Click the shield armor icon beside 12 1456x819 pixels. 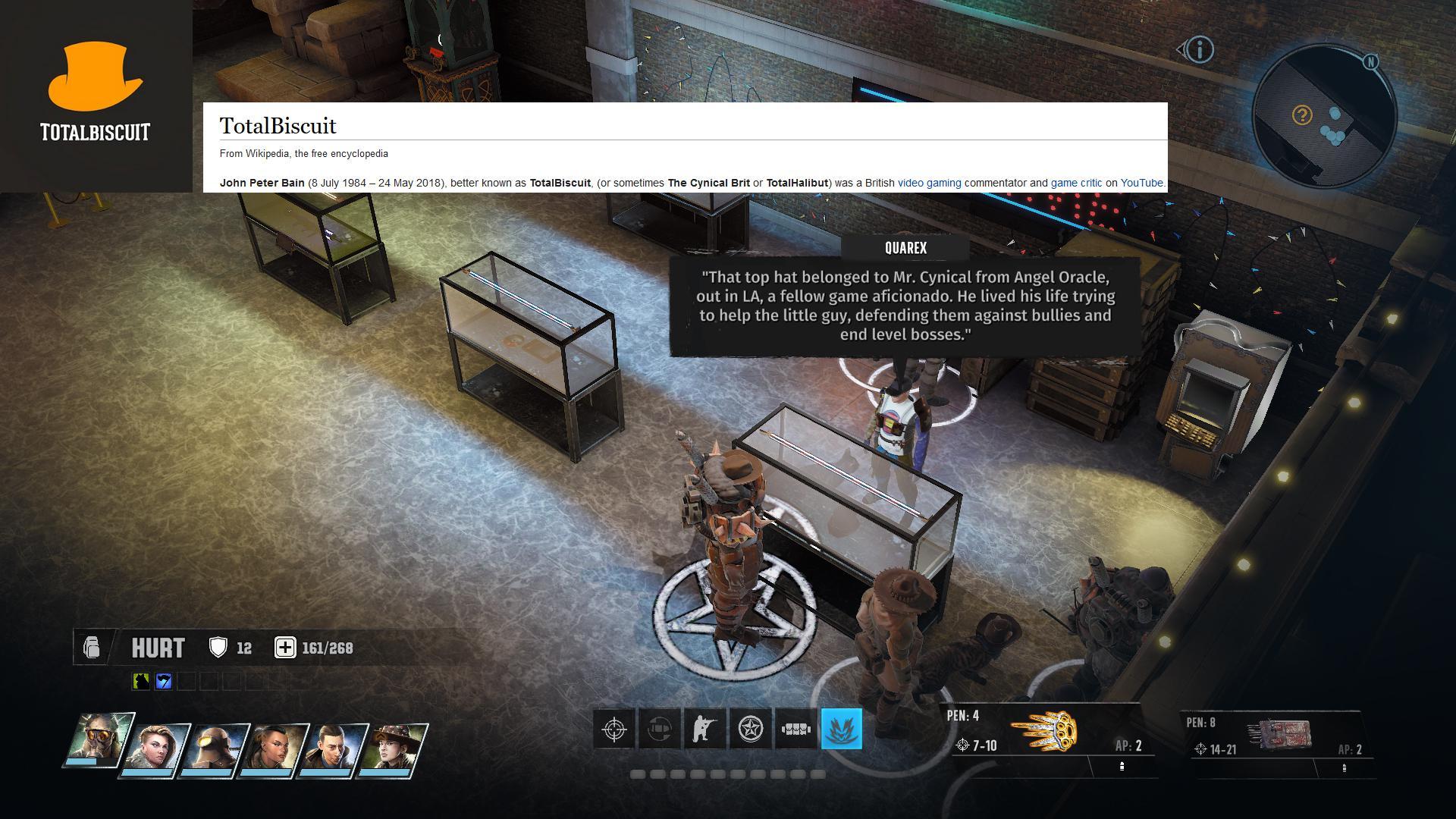point(218,648)
